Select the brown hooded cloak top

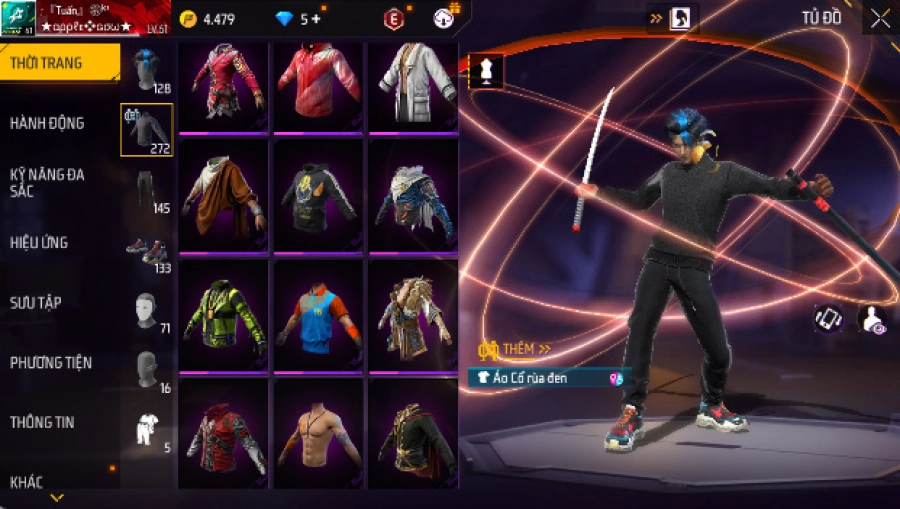click(224, 195)
